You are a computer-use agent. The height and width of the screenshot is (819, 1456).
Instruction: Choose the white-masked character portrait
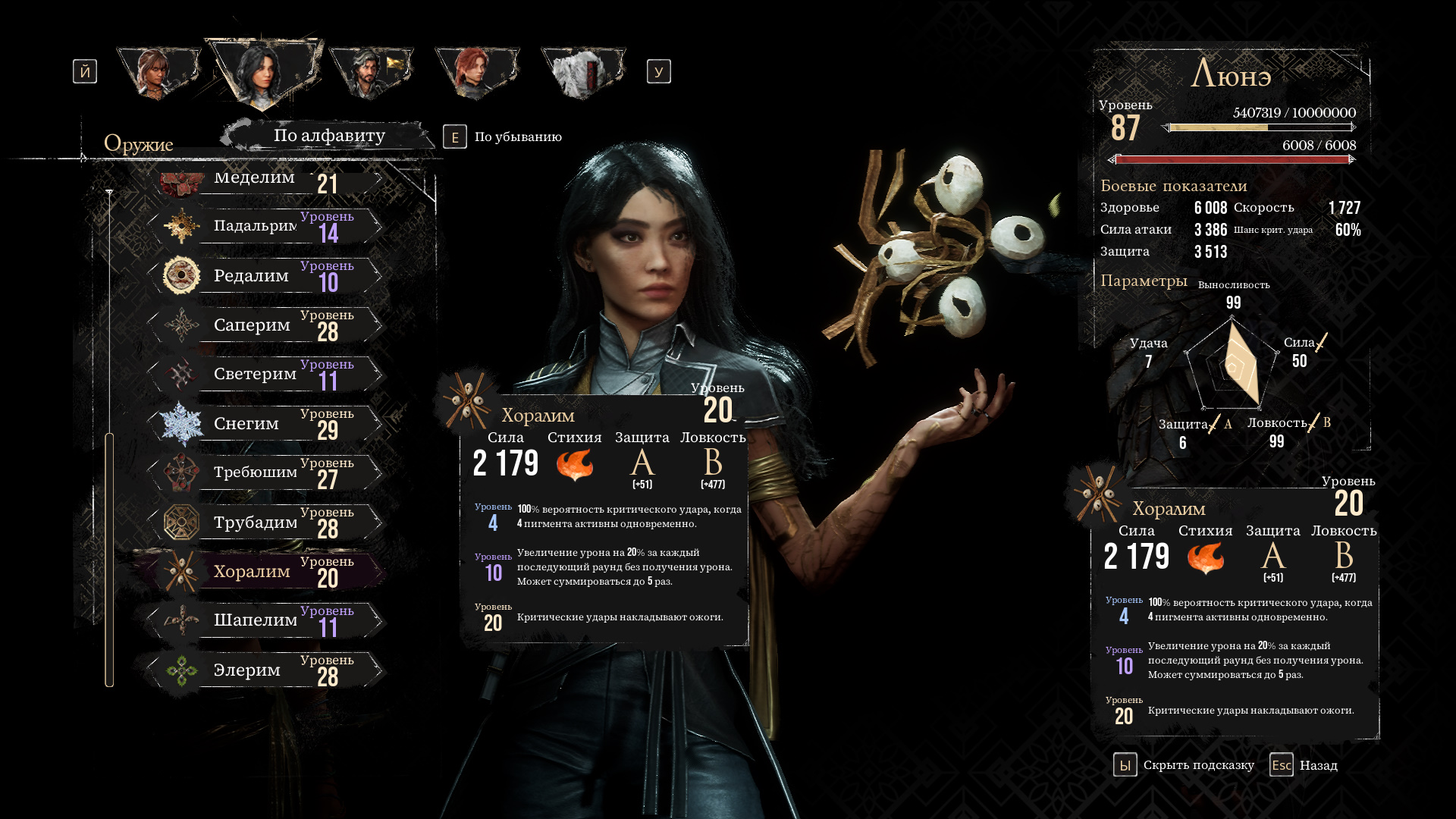click(582, 73)
